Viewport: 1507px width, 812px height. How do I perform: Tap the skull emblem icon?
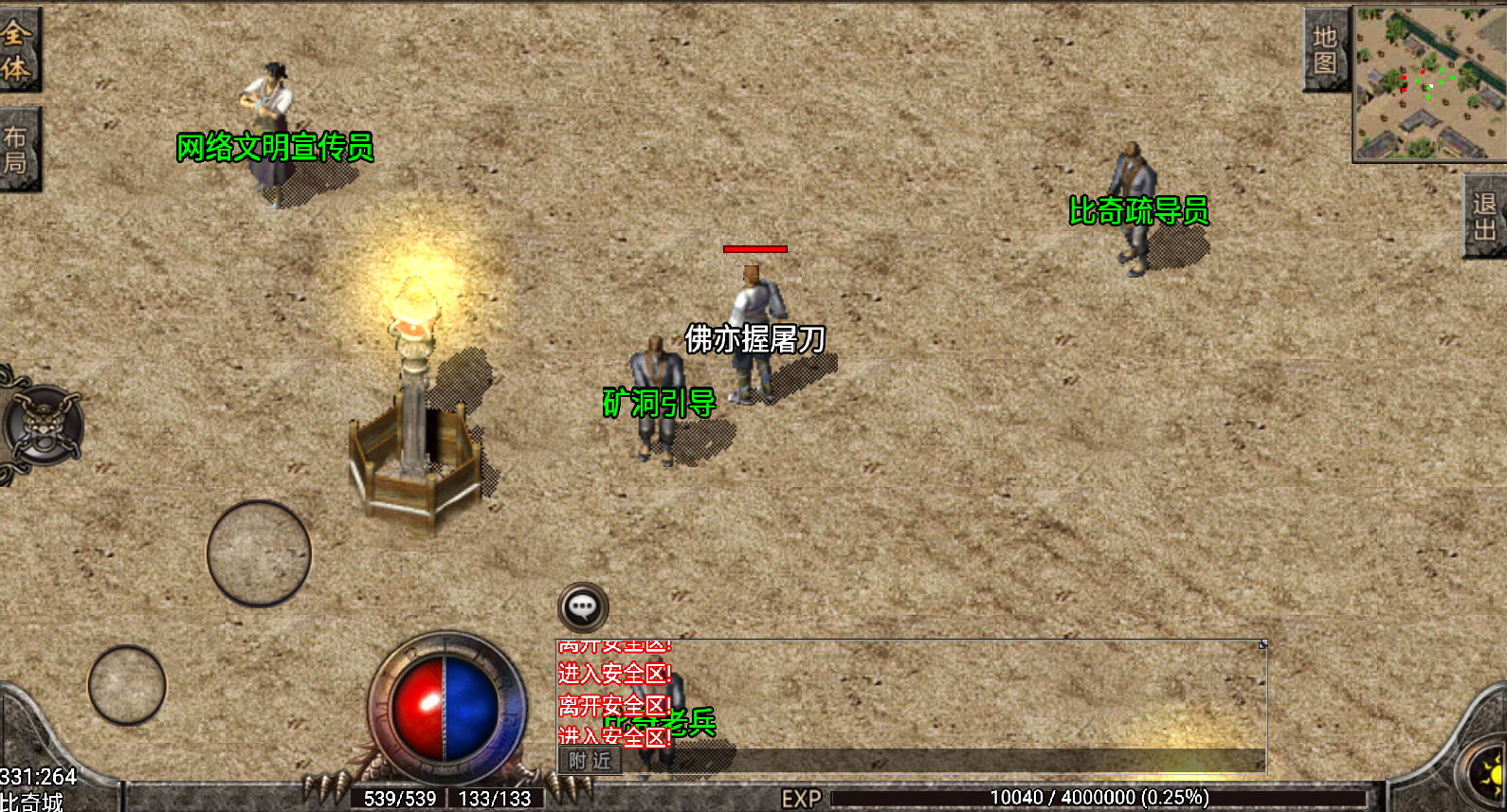[x=43, y=425]
